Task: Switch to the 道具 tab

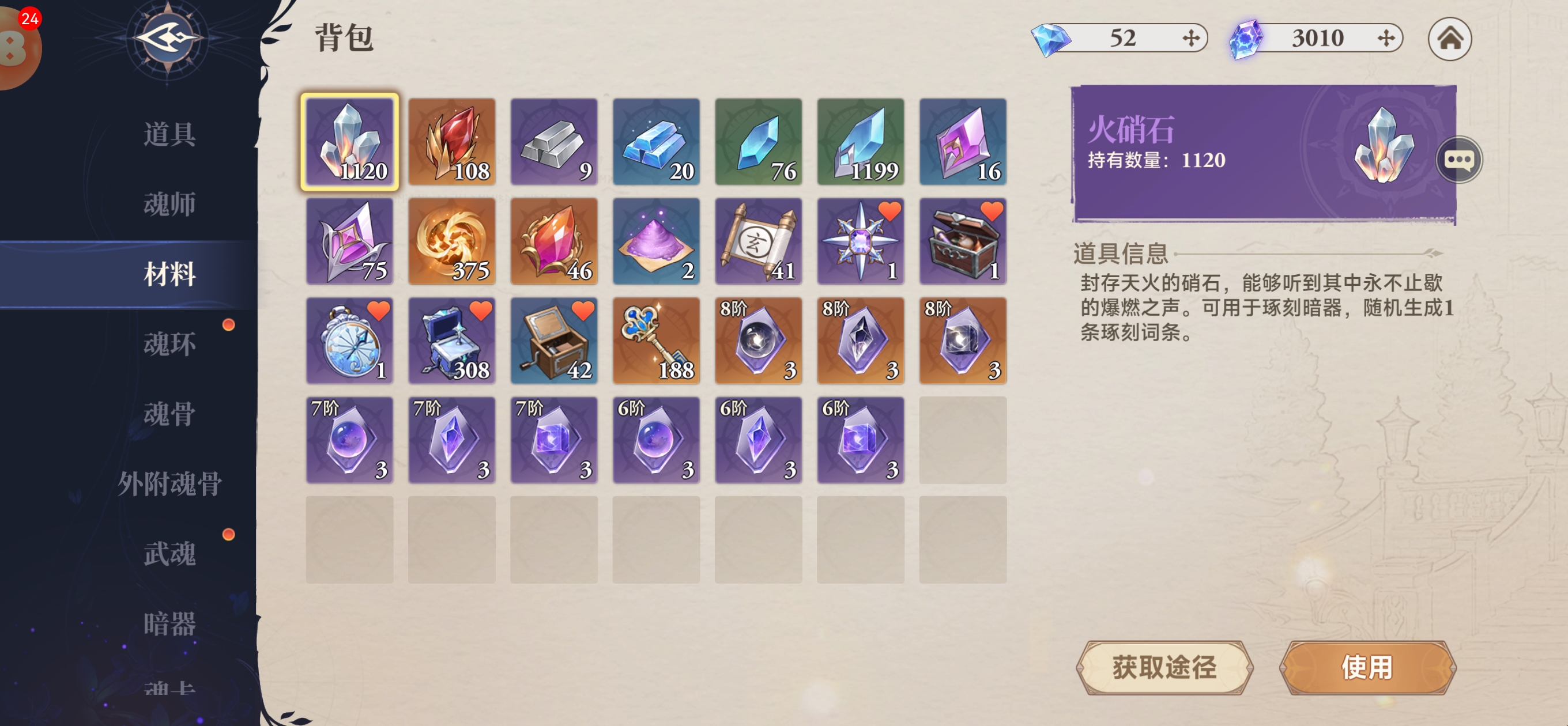Action: (168, 134)
